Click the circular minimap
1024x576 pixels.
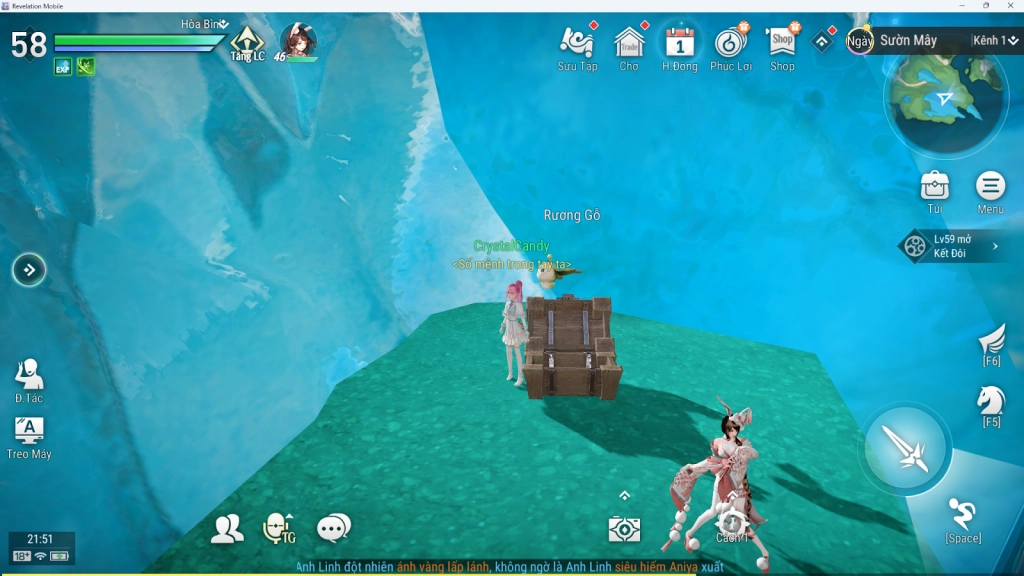point(945,100)
